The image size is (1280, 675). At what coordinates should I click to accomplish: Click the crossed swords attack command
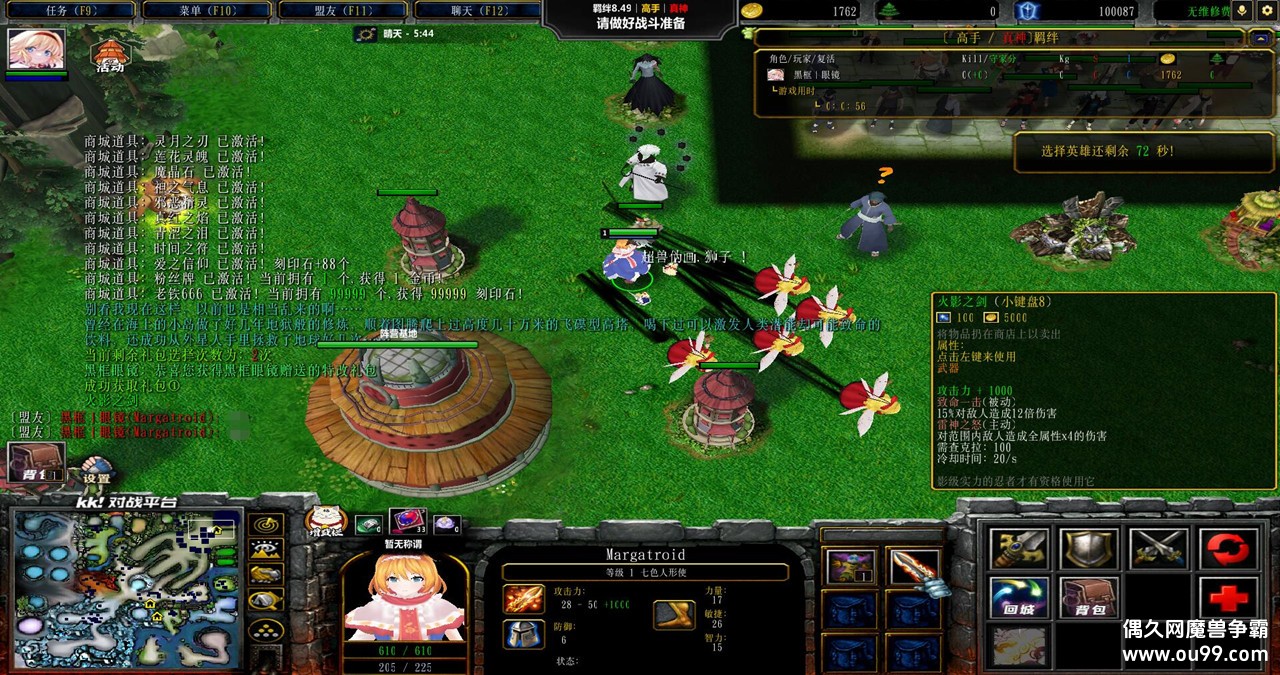(x=1159, y=548)
